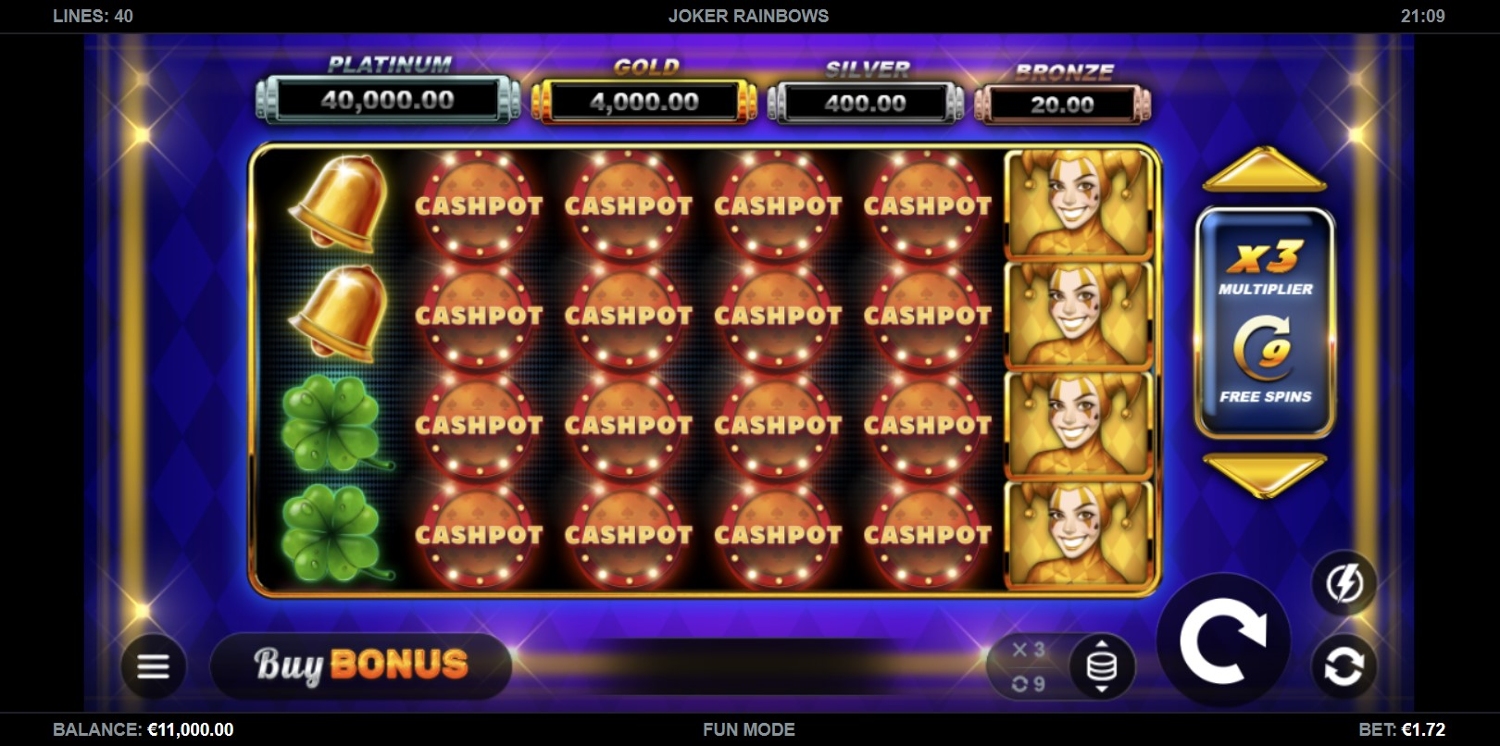The width and height of the screenshot is (1500, 746).
Task: Toggle turbo mode with the lightning bolt
Action: pos(1344,583)
